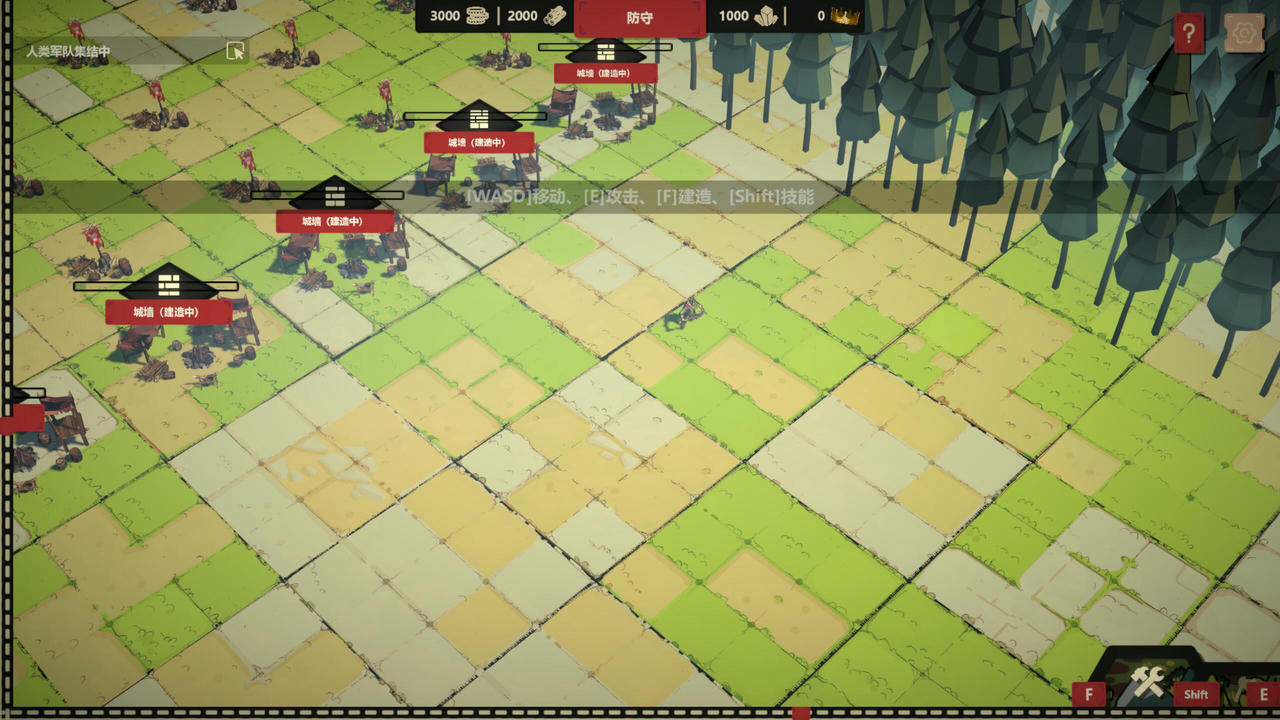Image resolution: width=1280 pixels, height=720 pixels.
Task: Open the gear settings menu
Action: point(1244,34)
